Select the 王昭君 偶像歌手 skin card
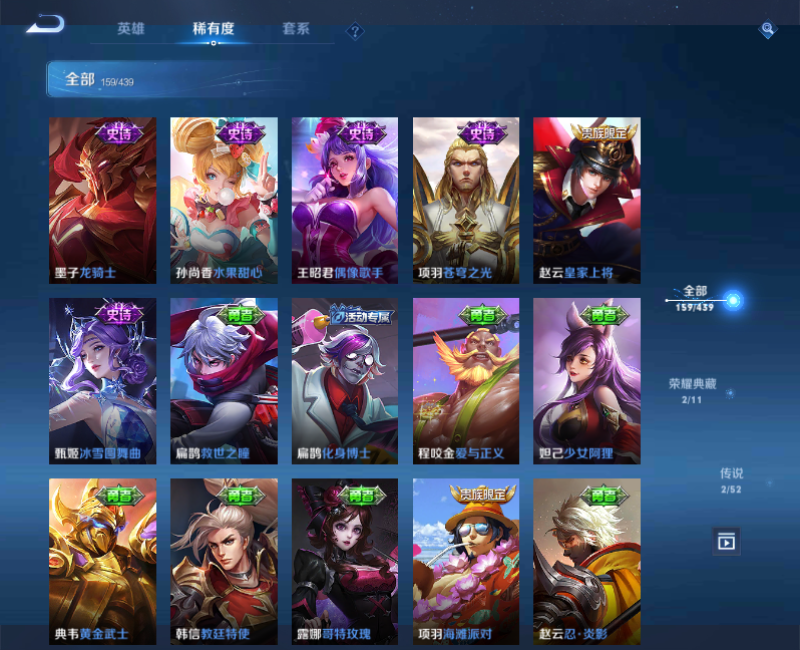 point(345,200)
